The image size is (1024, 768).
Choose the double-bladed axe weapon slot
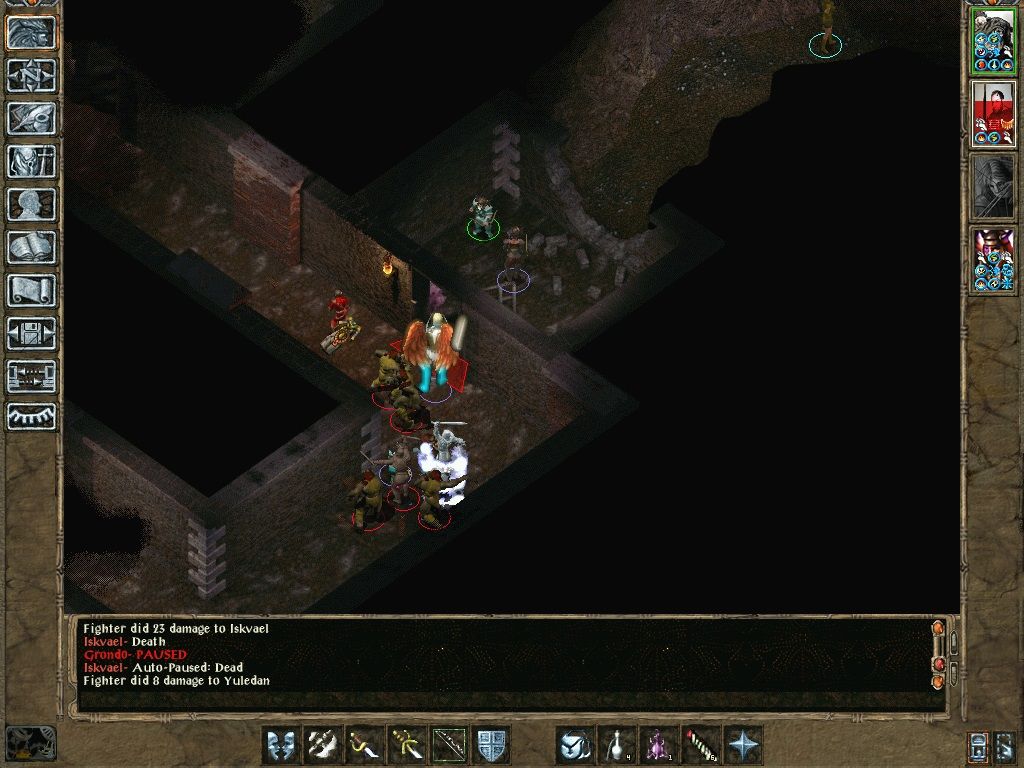[323, 745]
